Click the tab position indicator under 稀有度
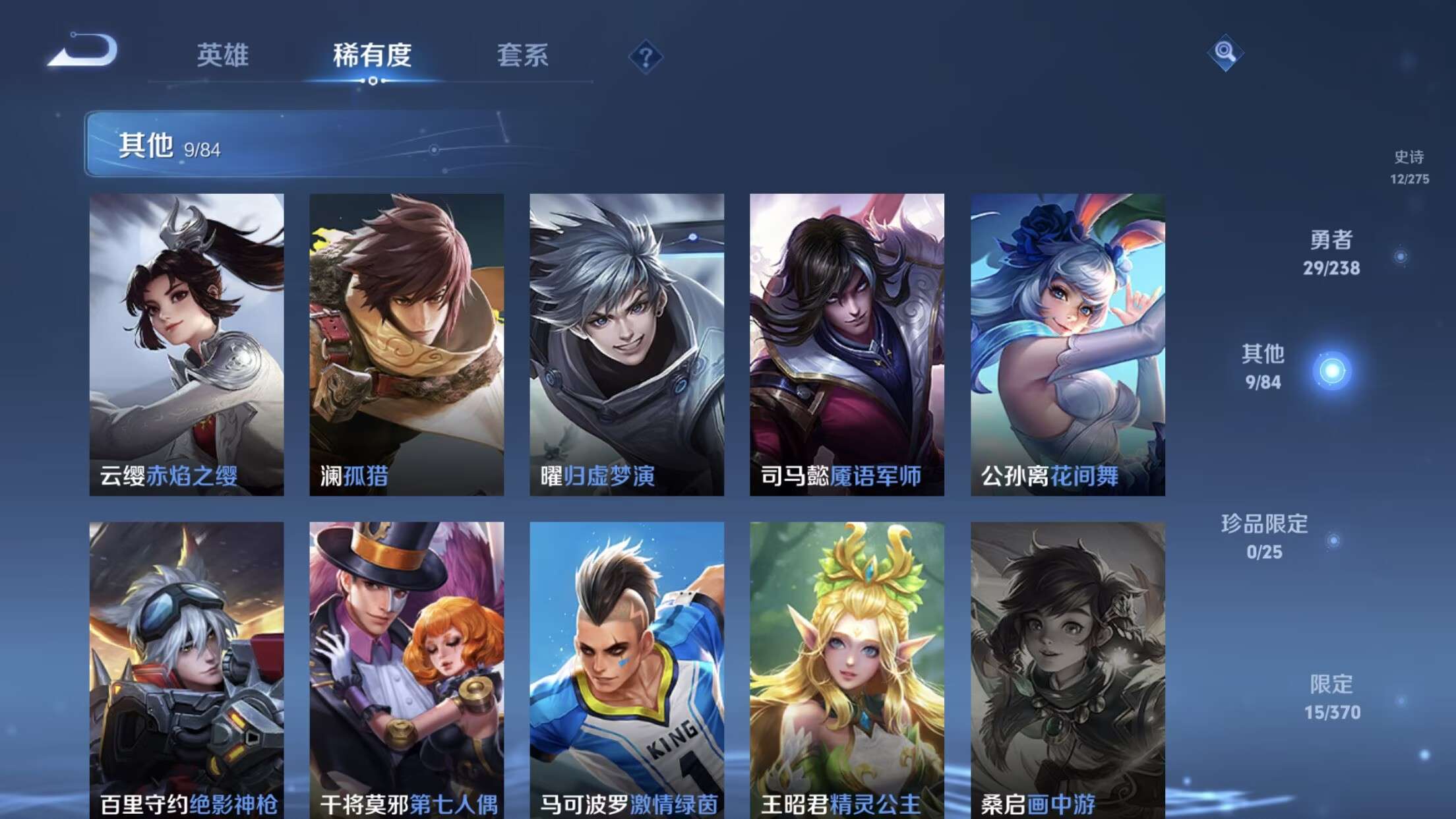Image resolution: width=1456 pixels, height=819 pixels. coord(373,82)
